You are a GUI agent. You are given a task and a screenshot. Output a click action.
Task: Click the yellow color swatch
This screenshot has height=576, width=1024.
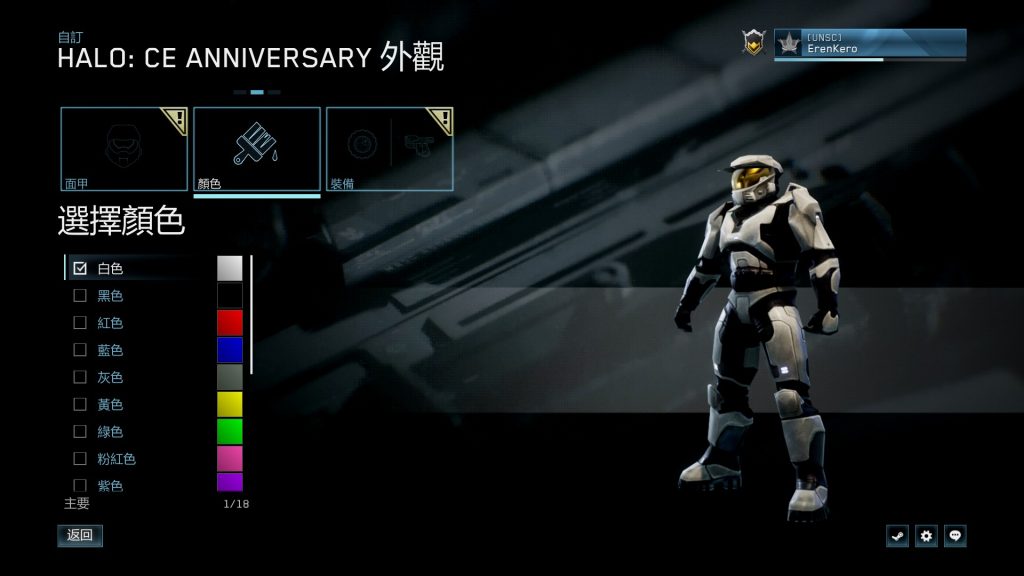point(230,404)
